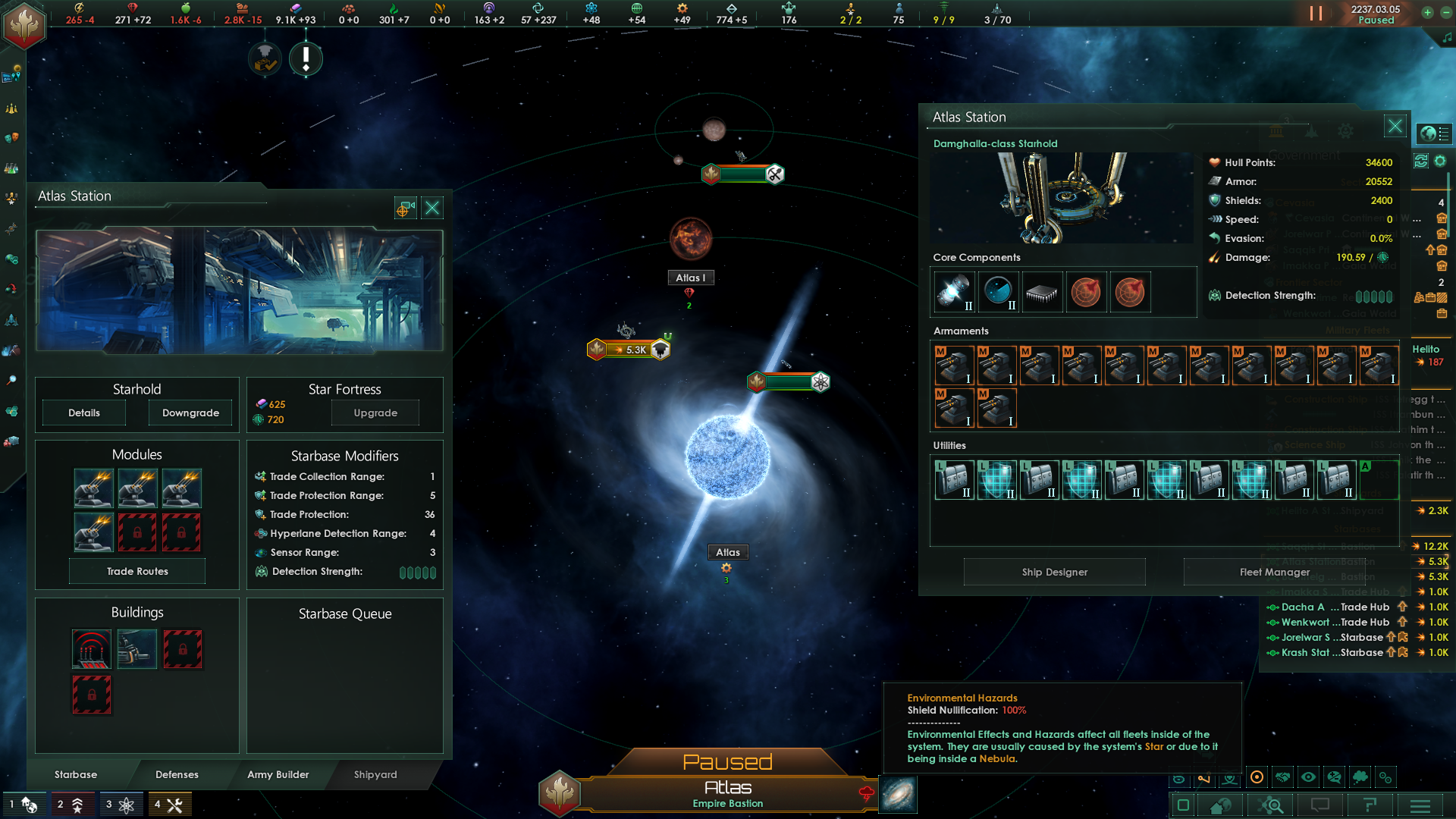Toggle the opinion map mode overlay

tap(1334, 777)
